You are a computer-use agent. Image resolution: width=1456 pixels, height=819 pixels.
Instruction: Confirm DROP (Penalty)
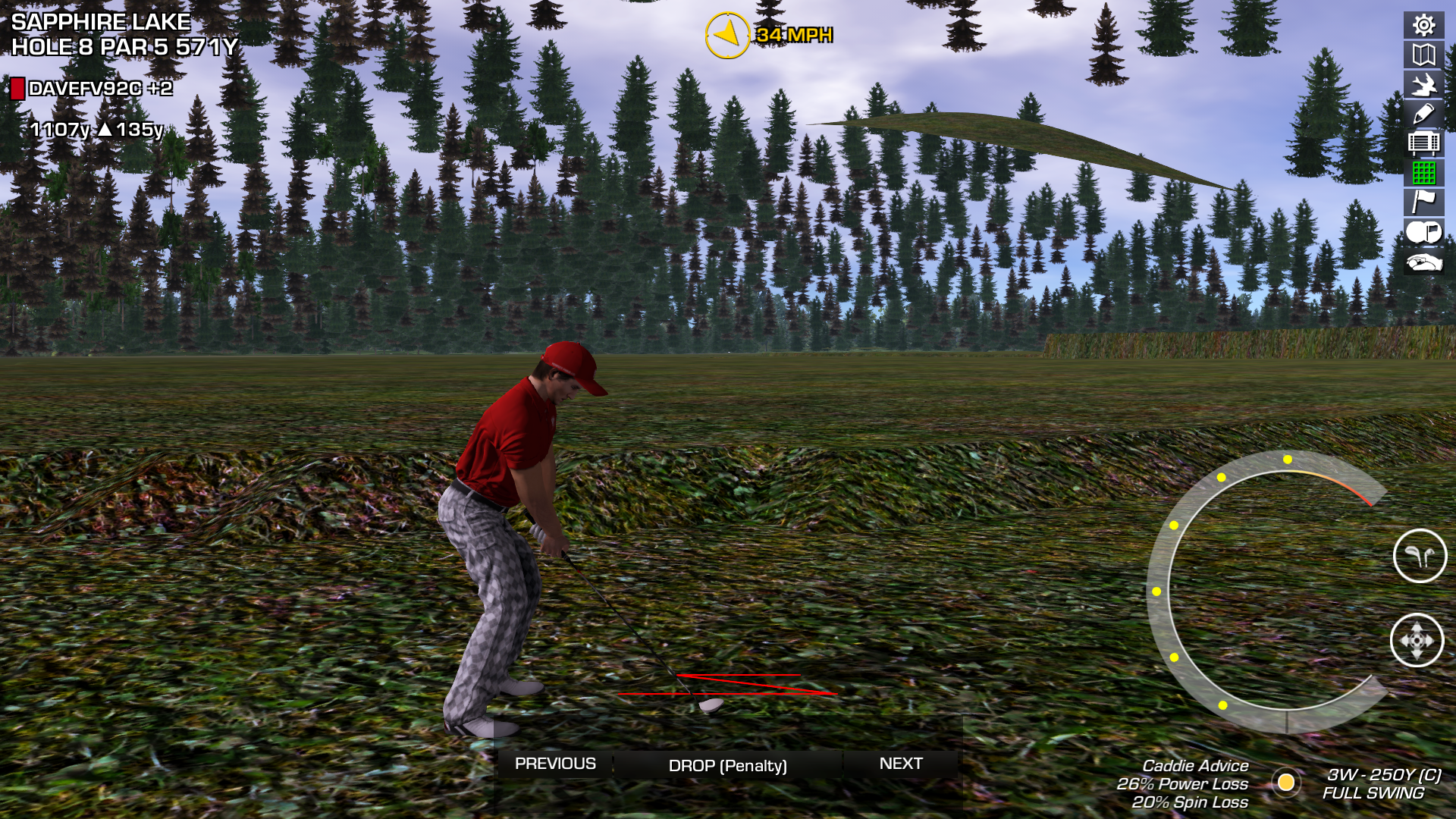727,766
